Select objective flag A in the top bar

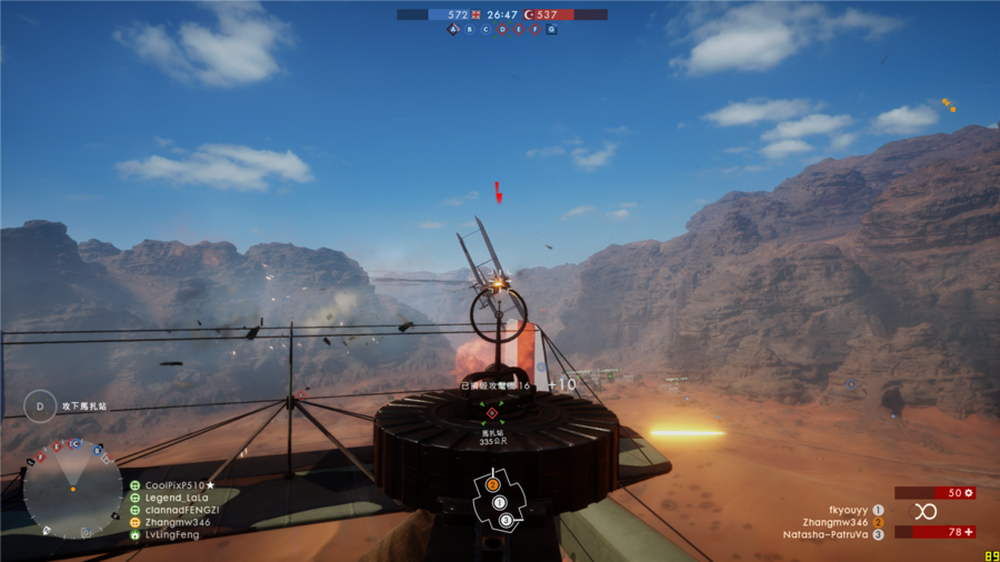click(453, 30)
